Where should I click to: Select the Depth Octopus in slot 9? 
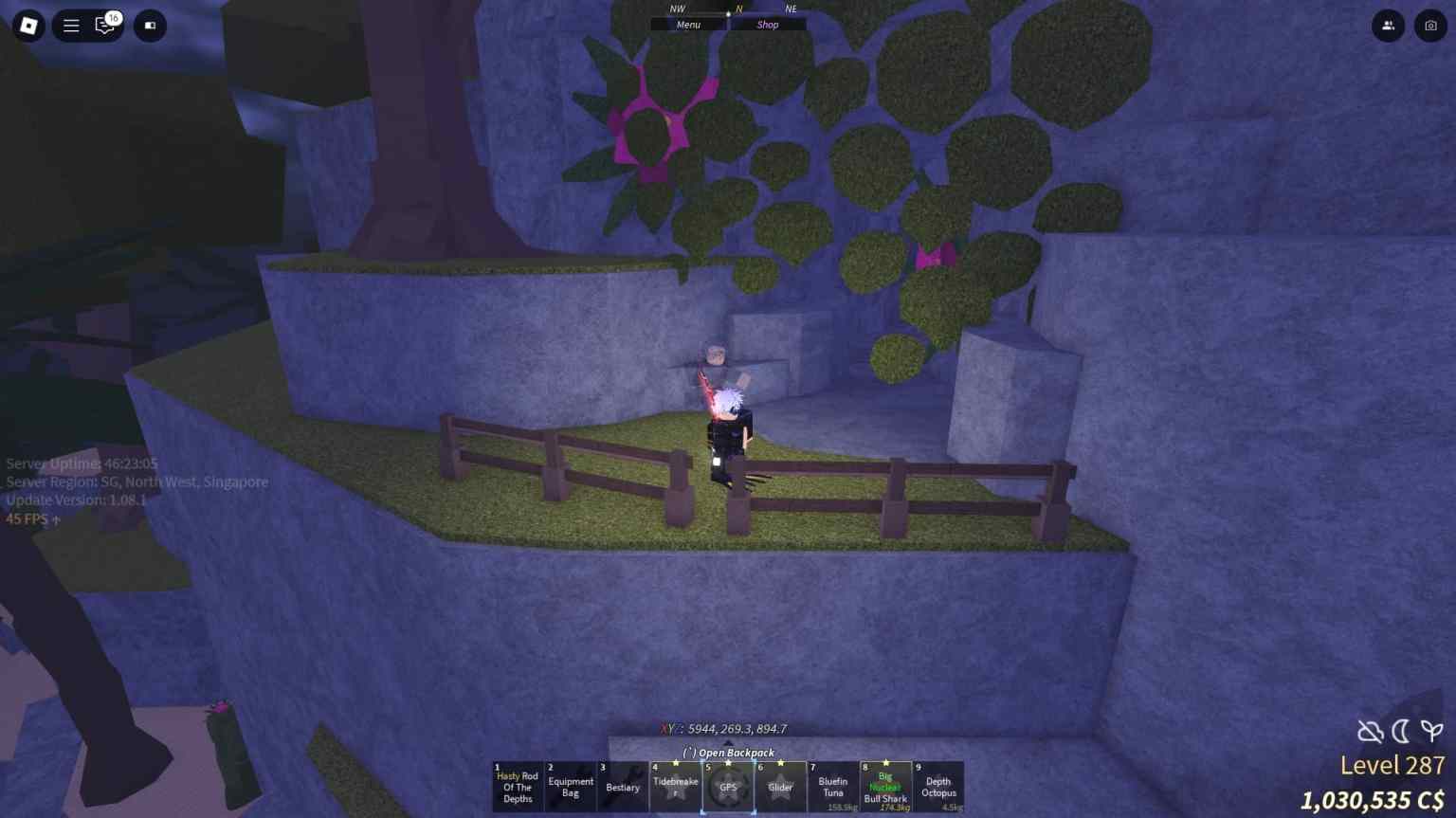938,787
